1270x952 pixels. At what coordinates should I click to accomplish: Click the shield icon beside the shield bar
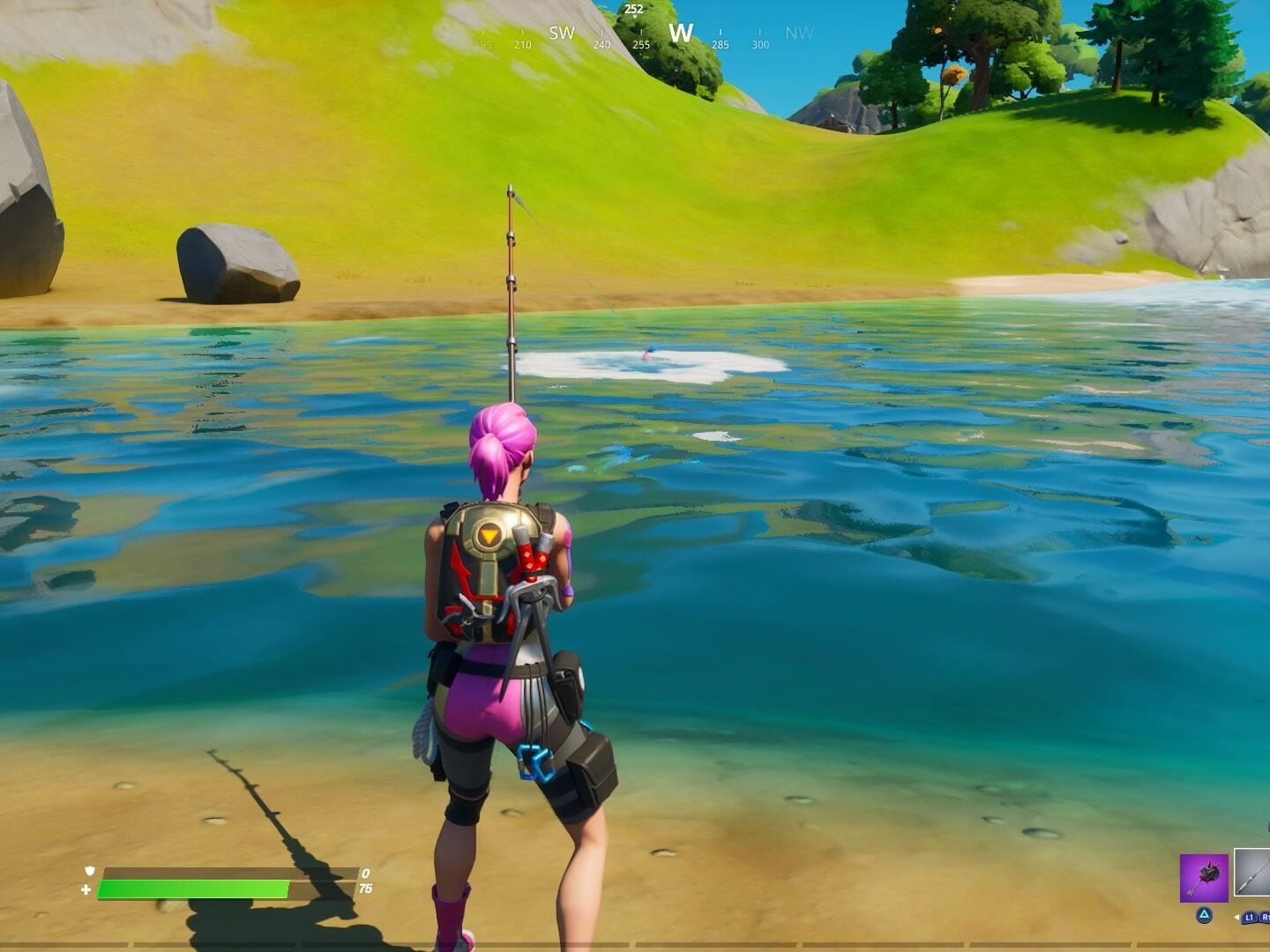tap(89, 871)
